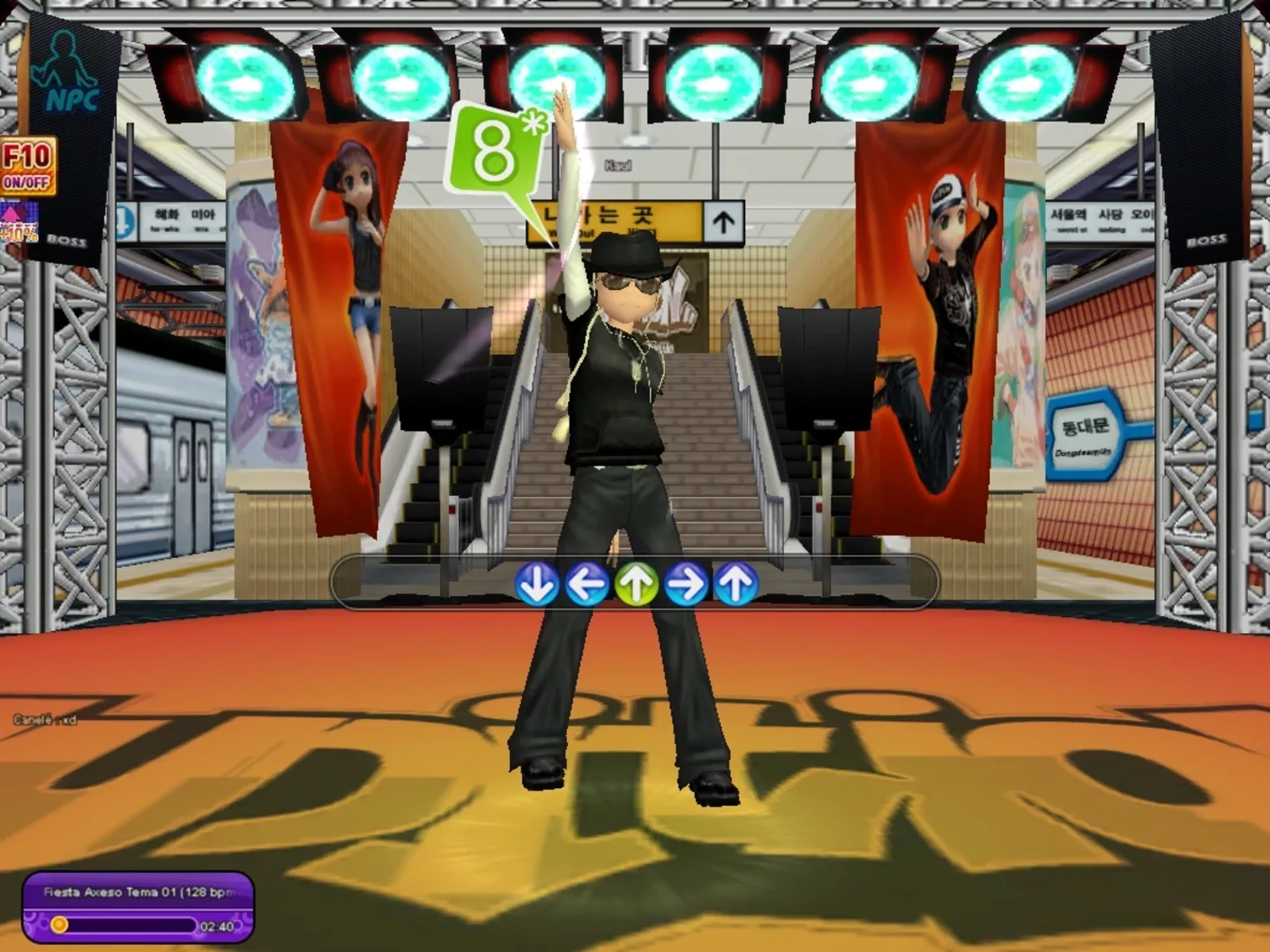The image size is (1270, 952).
Task: Click the dancer nickname 'Kaul'
Action: point(617,164)
